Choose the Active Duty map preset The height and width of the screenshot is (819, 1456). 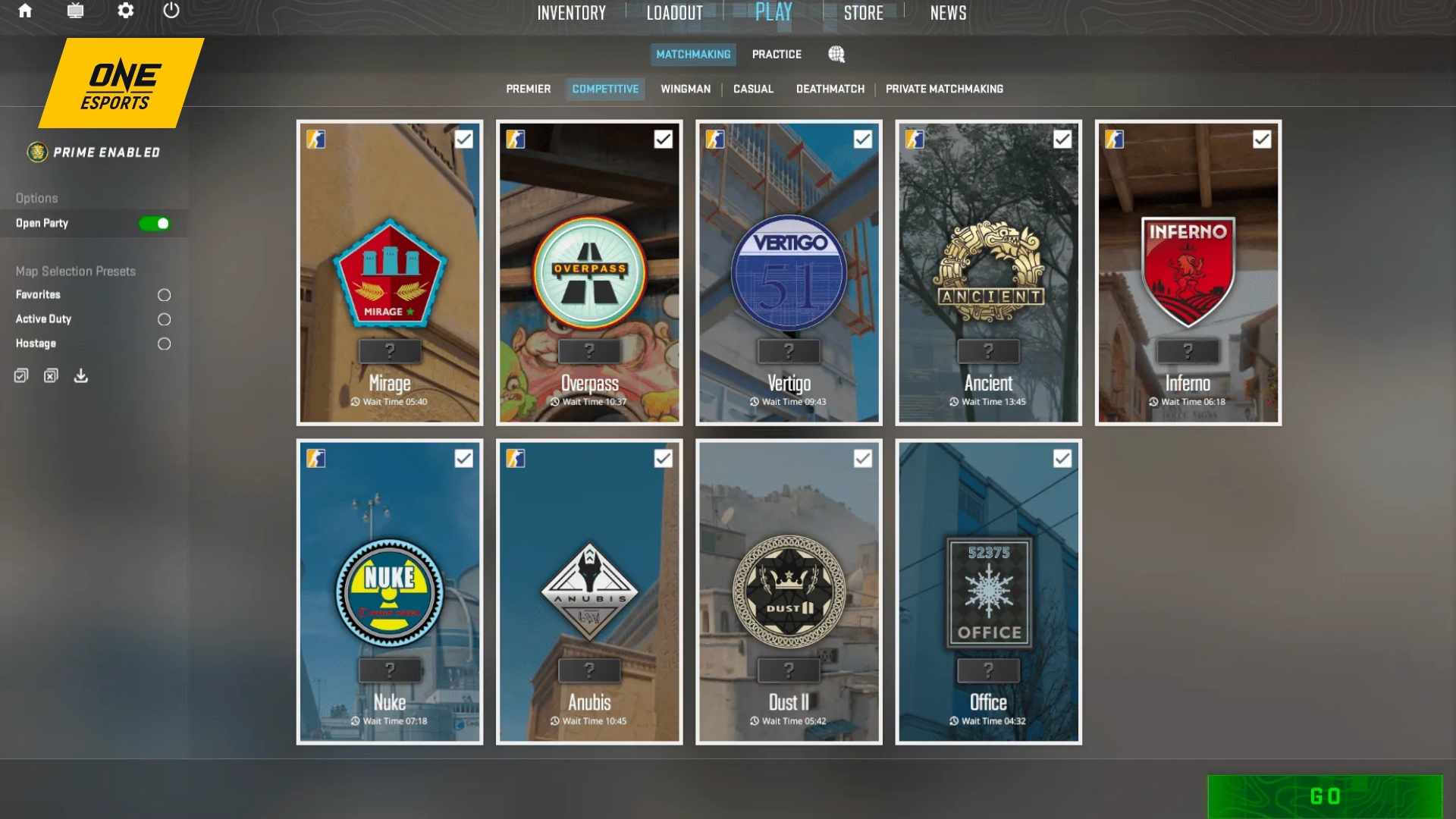(164, 319)
